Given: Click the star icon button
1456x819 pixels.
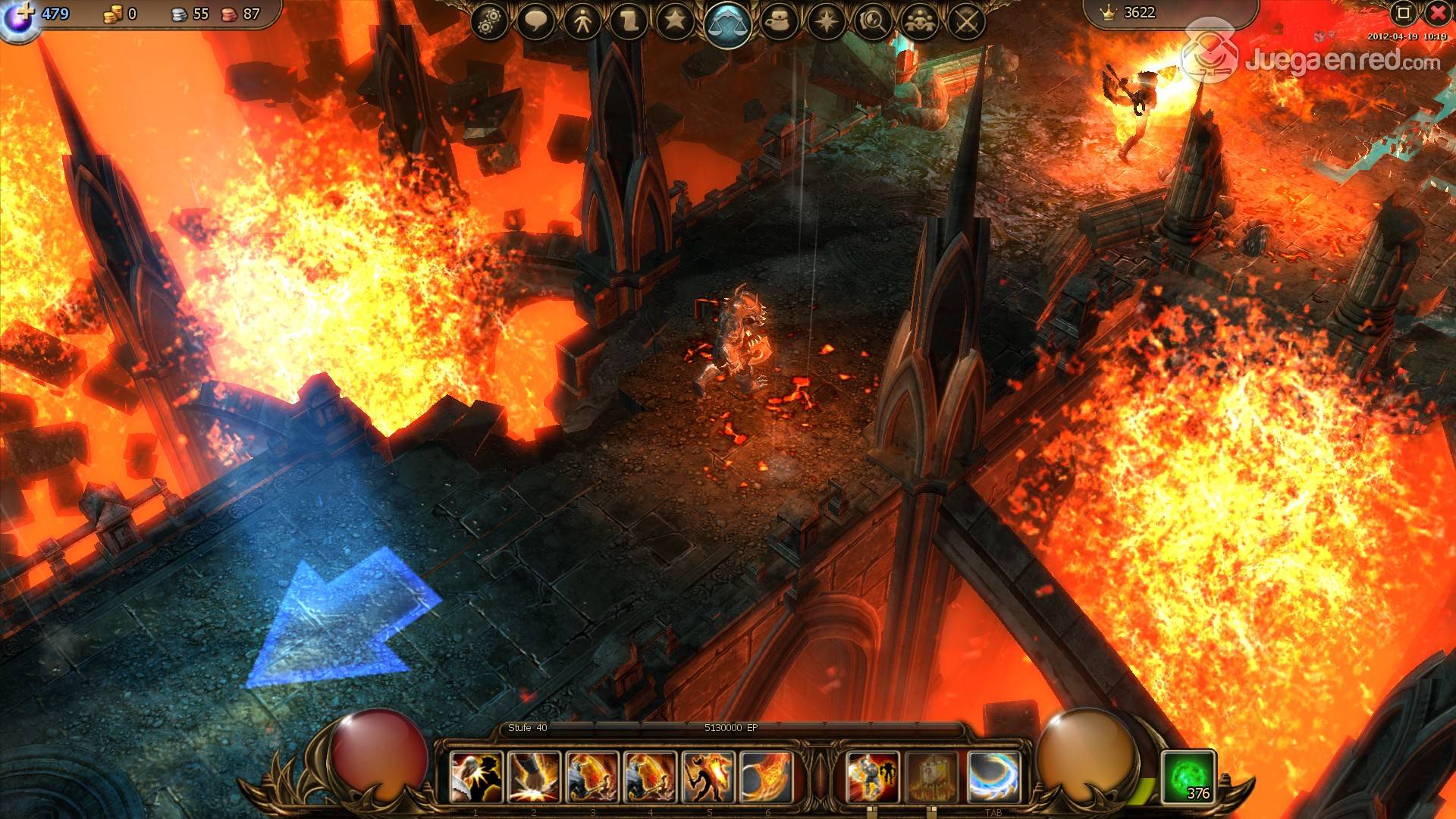Looking at the screenshot, I should pos(675,22).
